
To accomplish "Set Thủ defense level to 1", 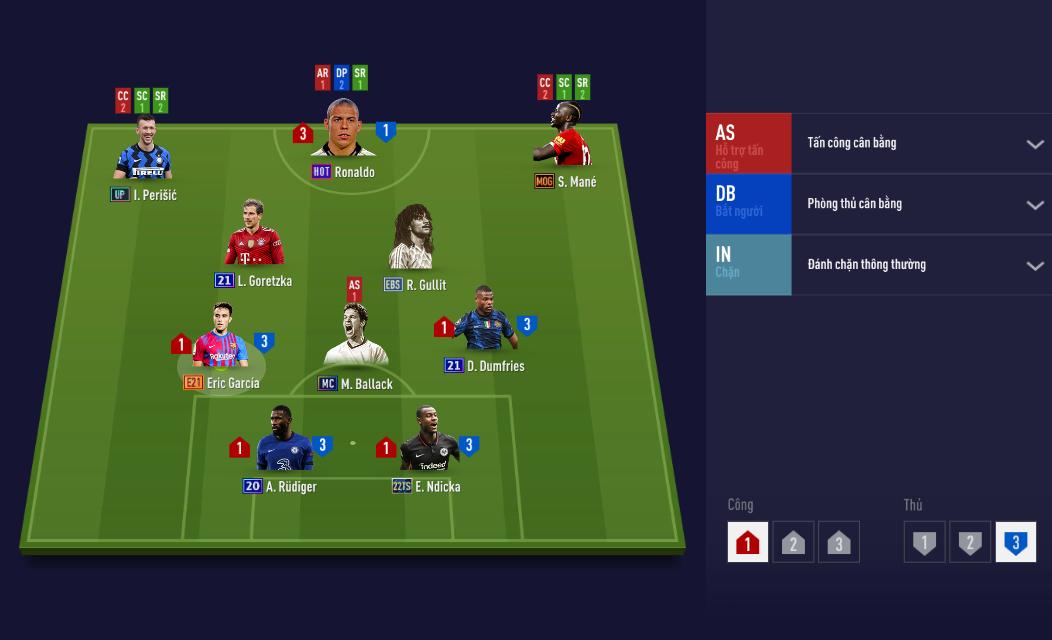I will [924, 542].
